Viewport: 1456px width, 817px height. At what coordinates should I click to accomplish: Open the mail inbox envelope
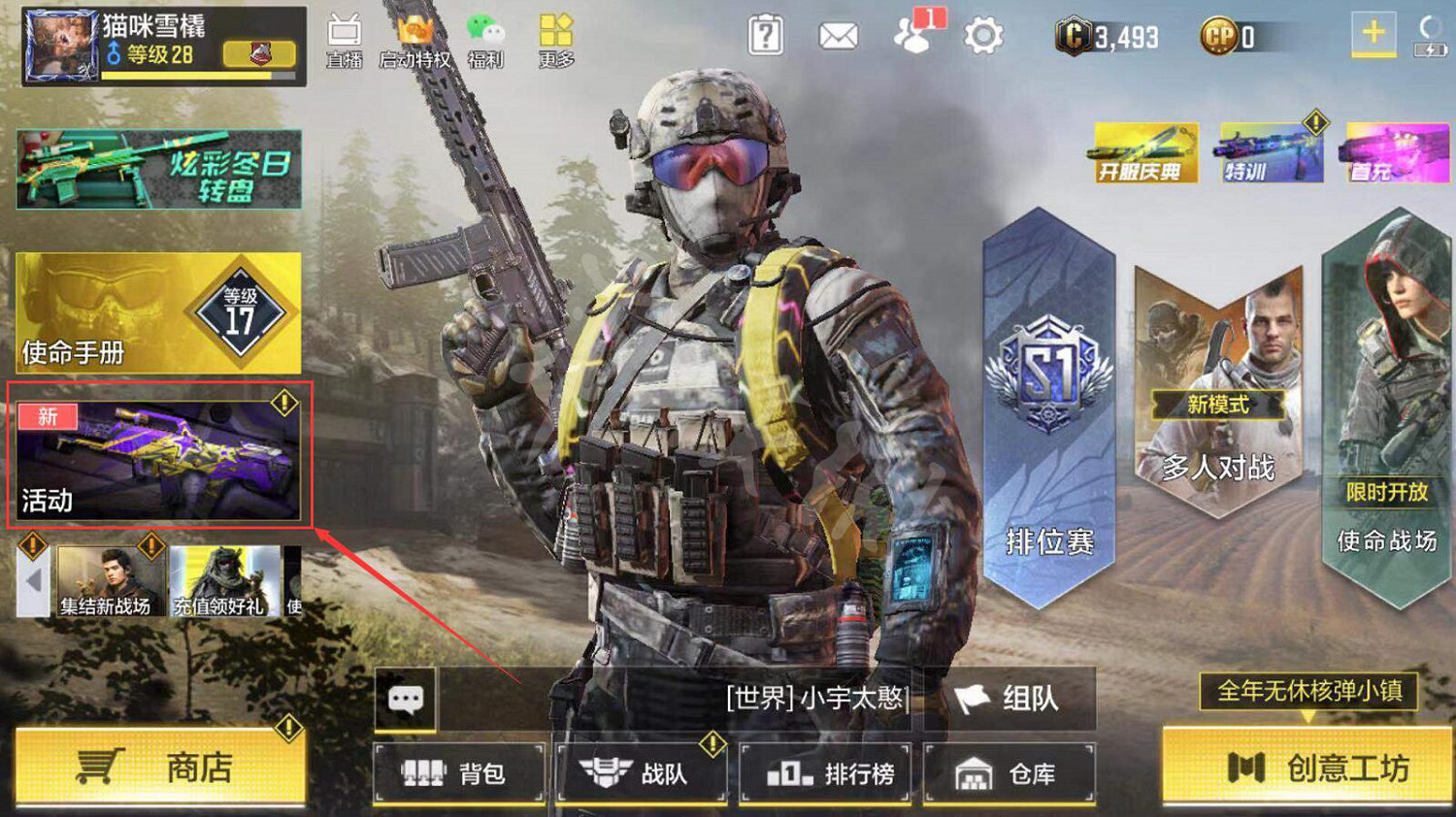click(x=837, y=34)
